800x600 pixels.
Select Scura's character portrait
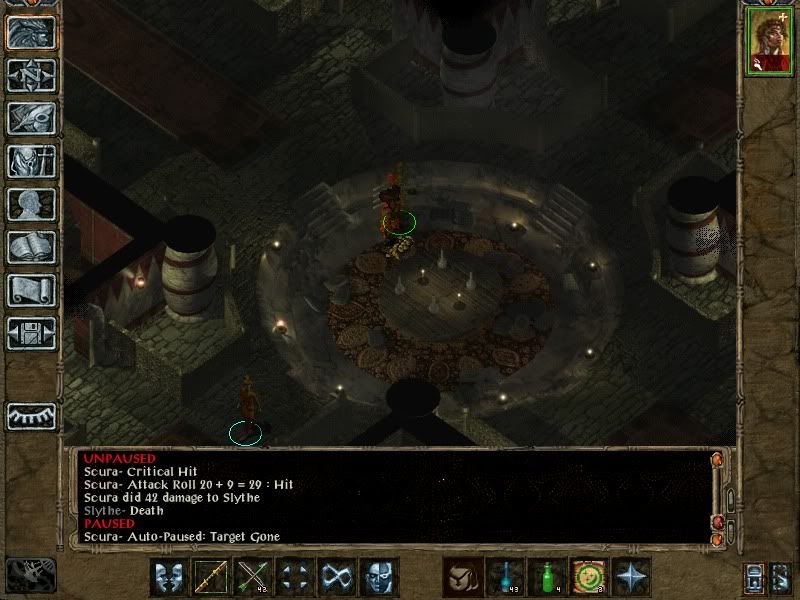tap(768, 43)
